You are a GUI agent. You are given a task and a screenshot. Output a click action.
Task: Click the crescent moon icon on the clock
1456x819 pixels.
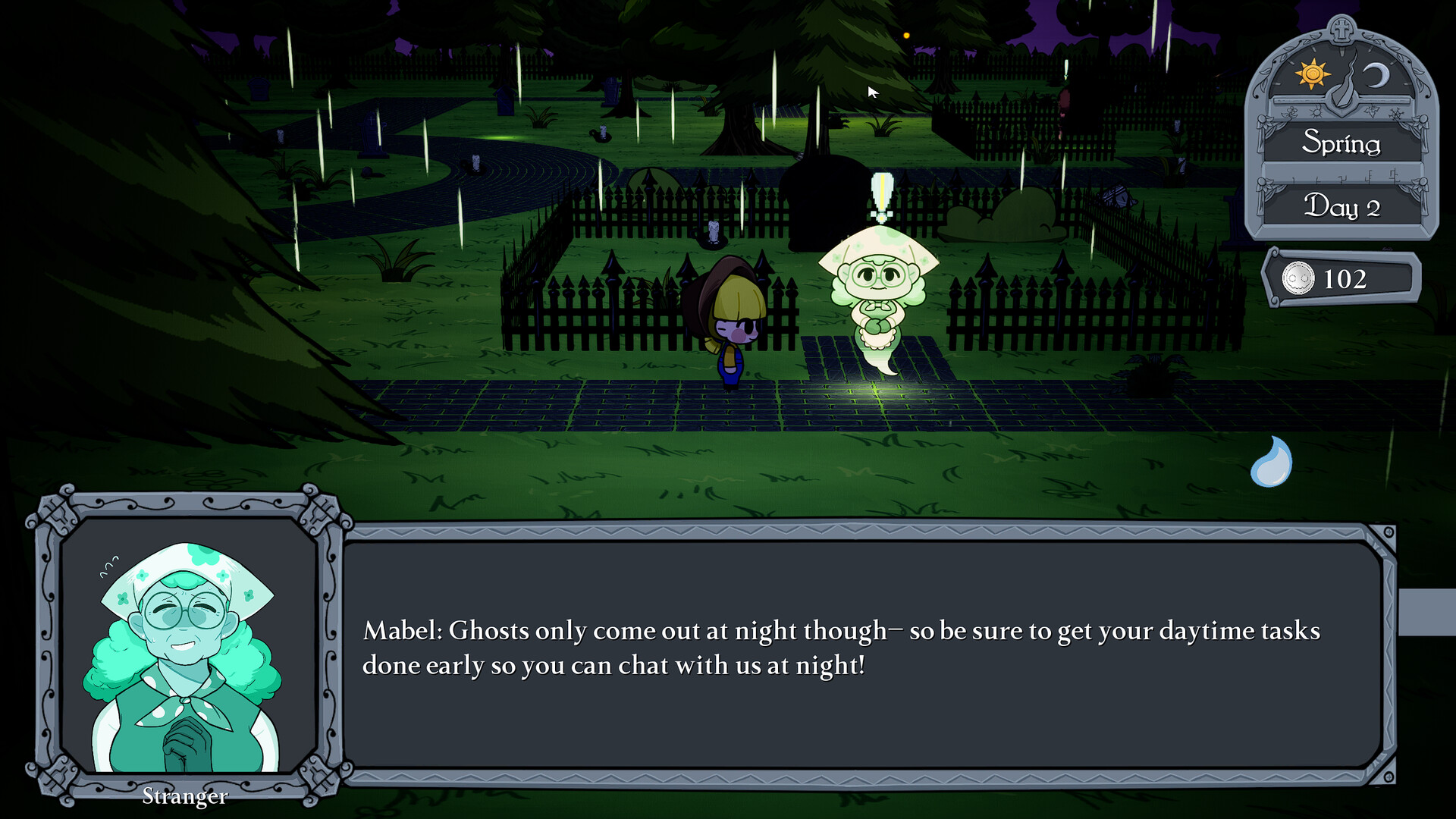1376,73
